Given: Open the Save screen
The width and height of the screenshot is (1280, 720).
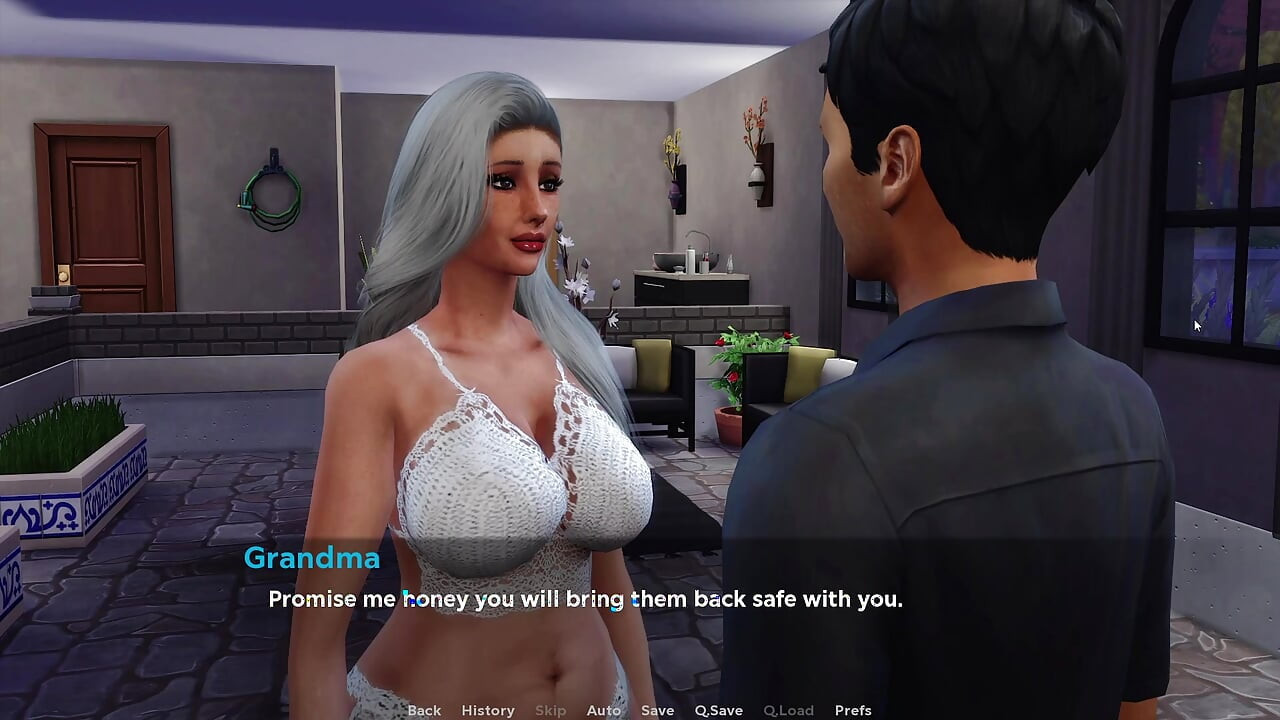Looking at the screenshot, I should 657,710.
